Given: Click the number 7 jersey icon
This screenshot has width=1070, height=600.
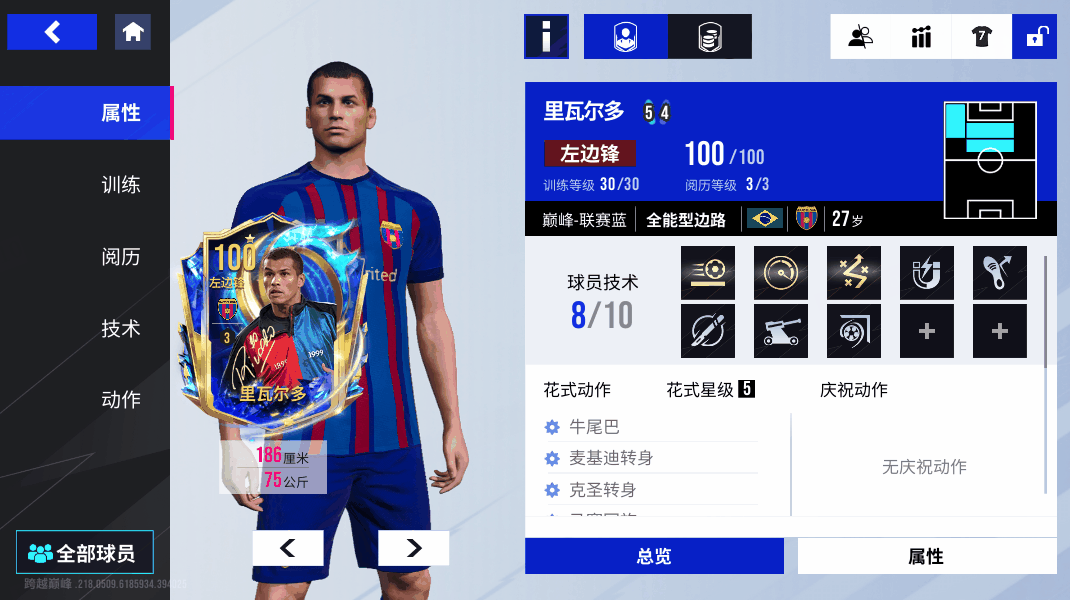Looking at the screenshot, I should [980, 37].
